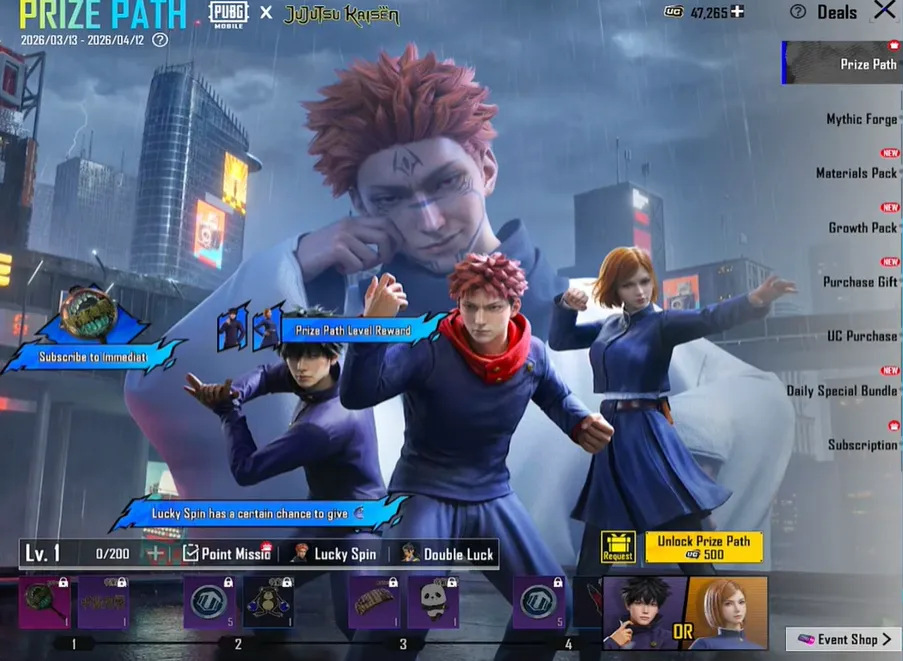
Task: Switch to the Subscription tab
Action: click(x=862, y=445)
